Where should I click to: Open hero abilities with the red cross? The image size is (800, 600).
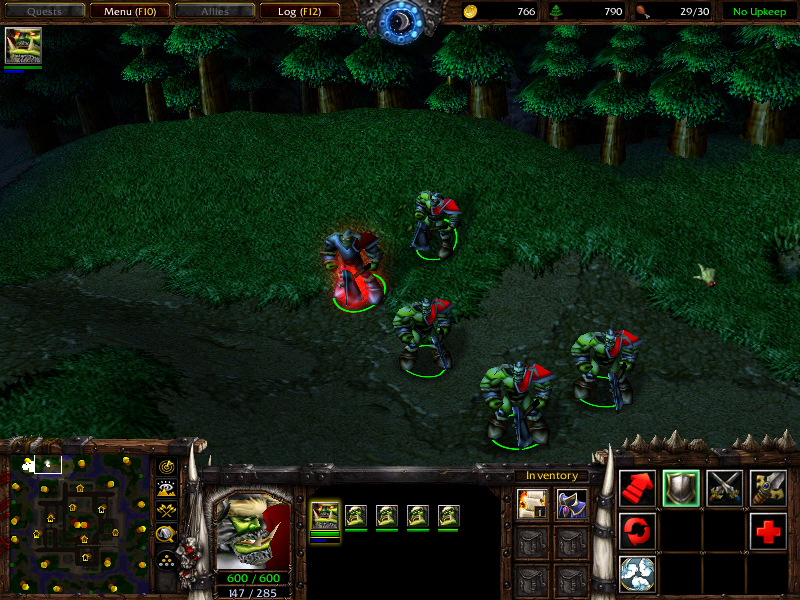coord(768,531)
